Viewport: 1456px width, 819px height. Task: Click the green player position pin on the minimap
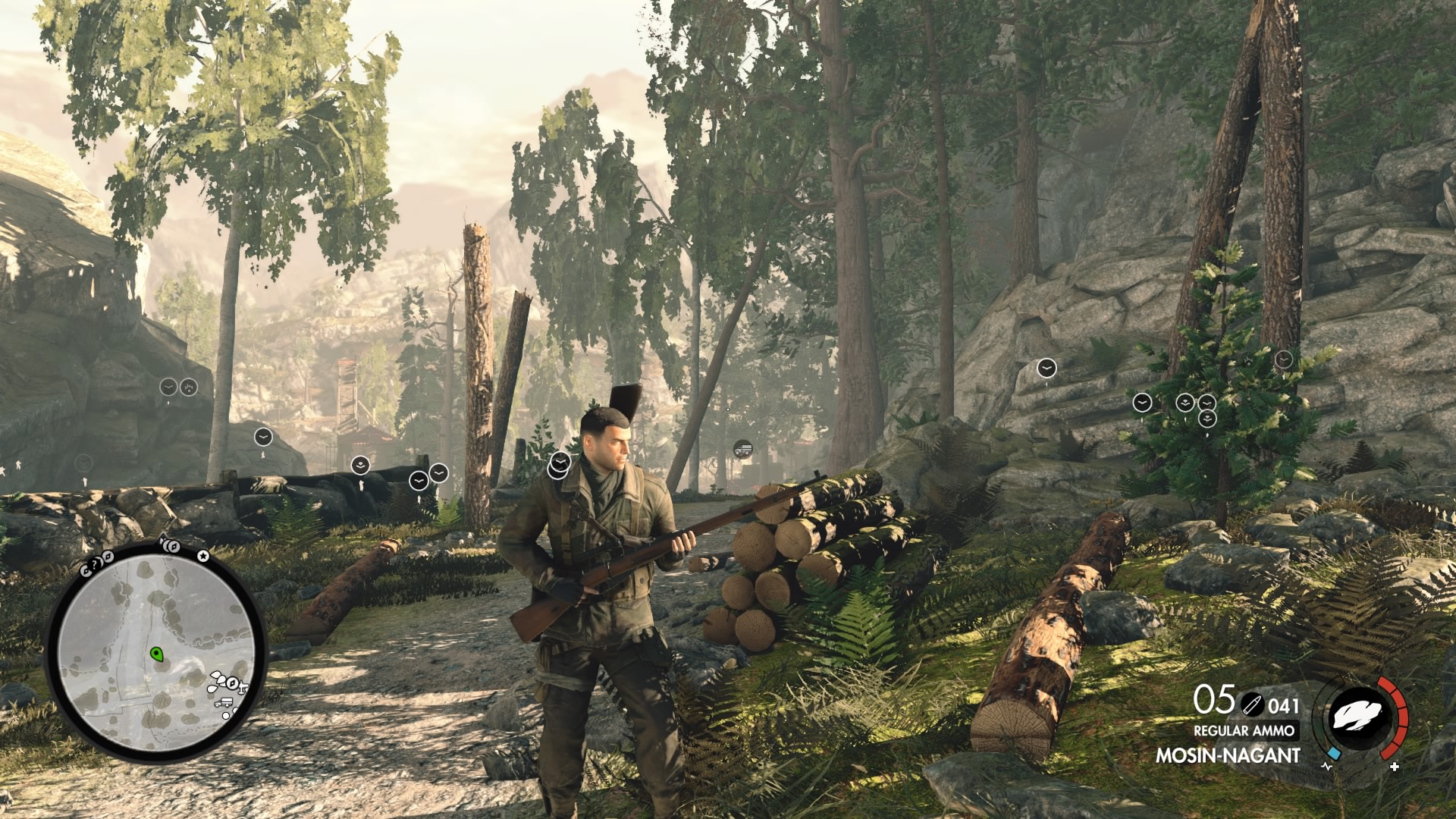(157, 654)
